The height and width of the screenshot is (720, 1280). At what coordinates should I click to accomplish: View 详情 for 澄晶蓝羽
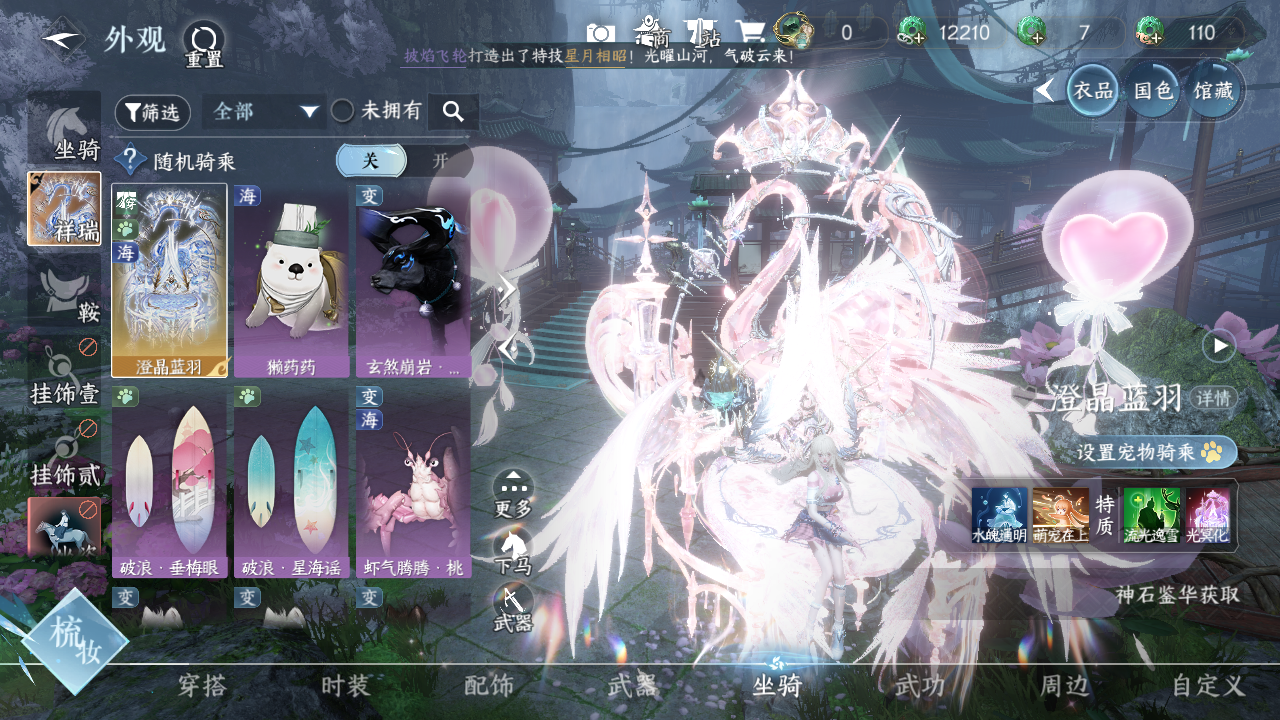click(x=1215, y=398)
